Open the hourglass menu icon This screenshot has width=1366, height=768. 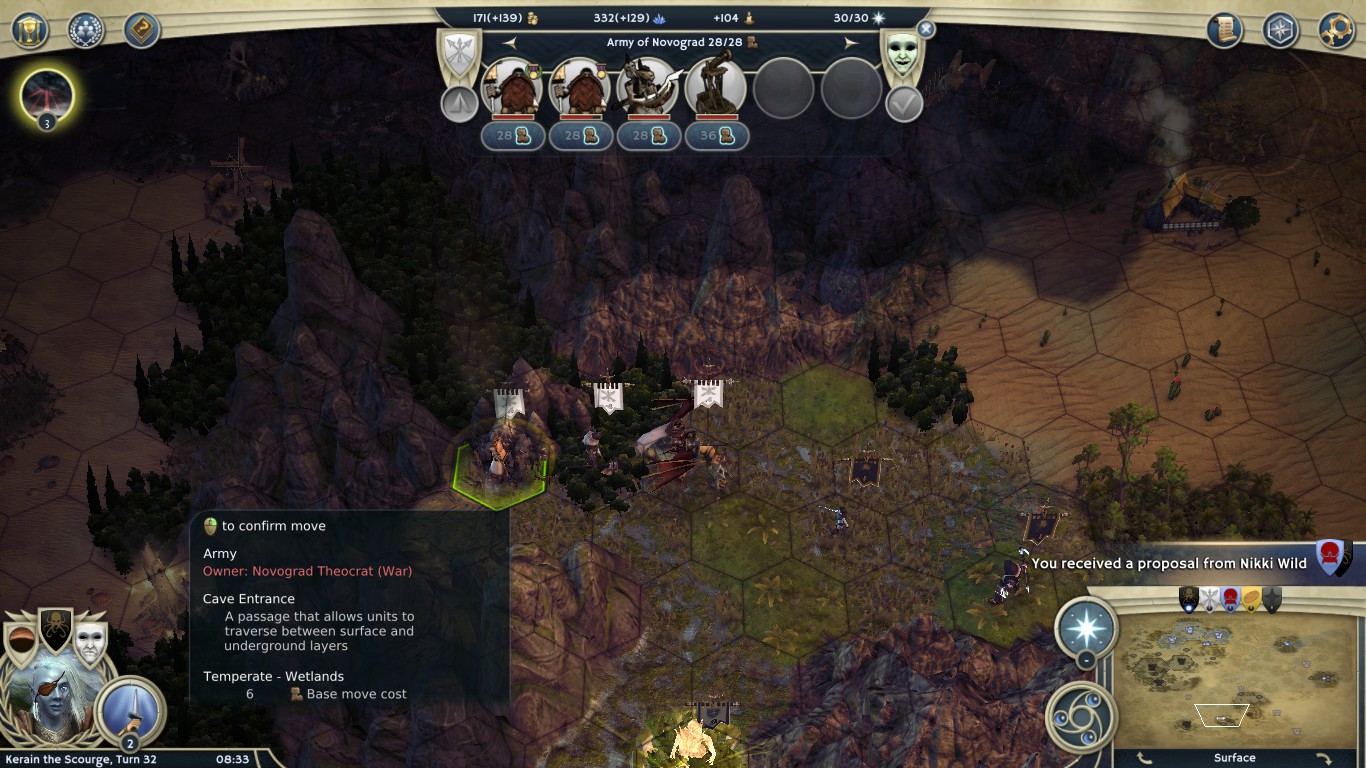(x=30, y=30)
